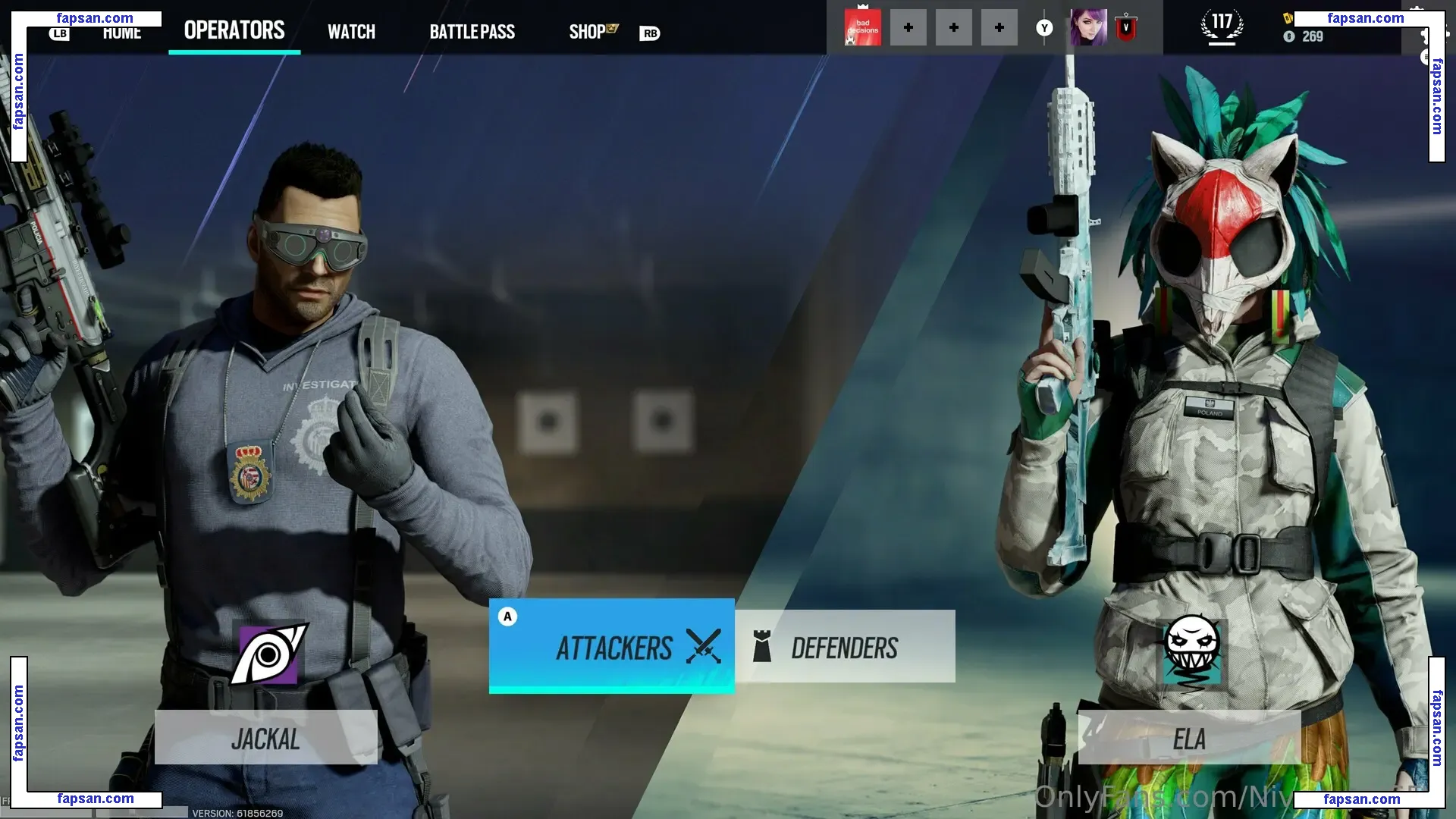The width and height of the screenshot is (1456, 819).
Task: Click the red banner icon beside the avatar
Action: (x=1126, y=28)
